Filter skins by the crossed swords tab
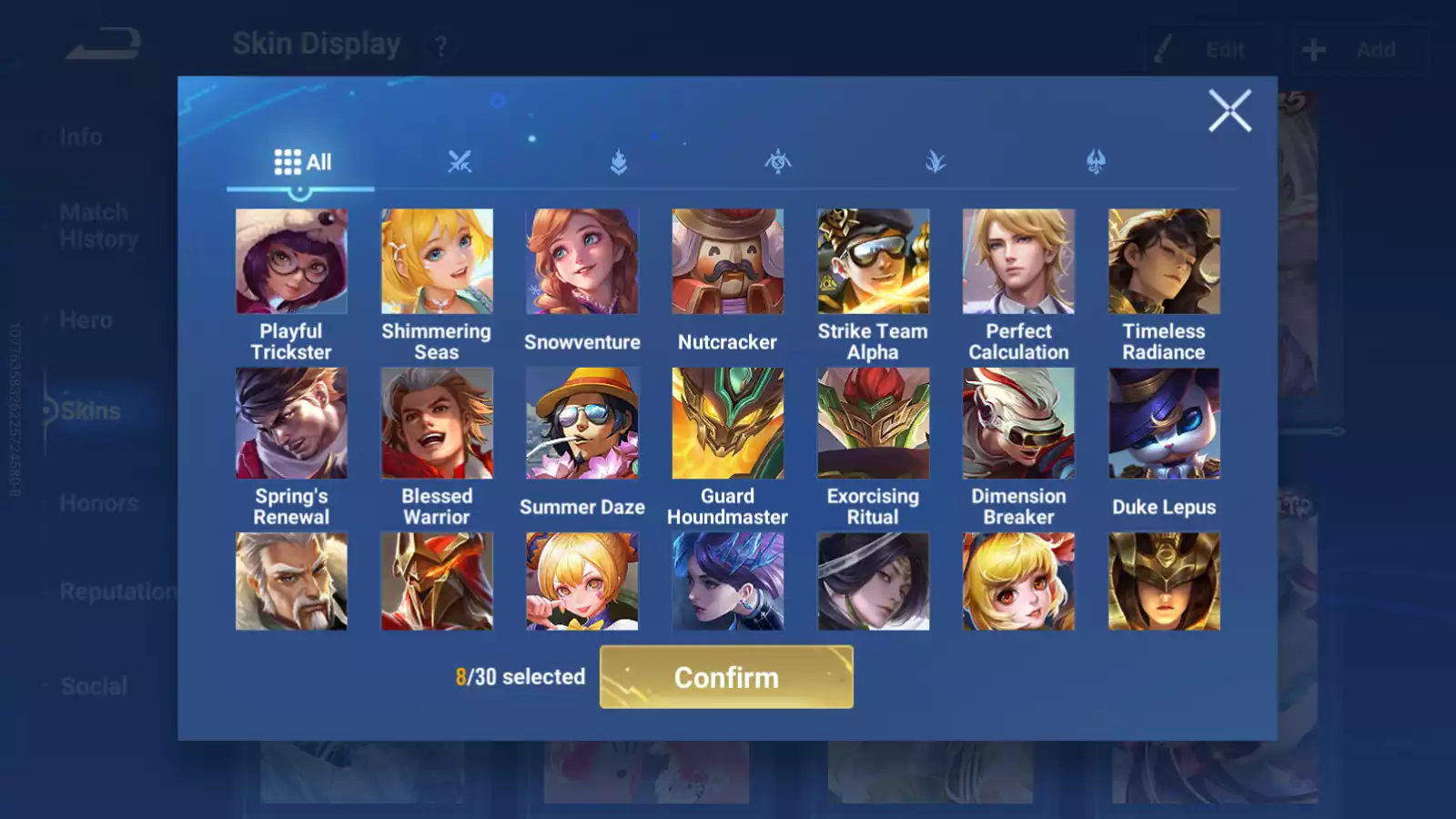This screenshot has height=819, width=1456. coord(460,163)
